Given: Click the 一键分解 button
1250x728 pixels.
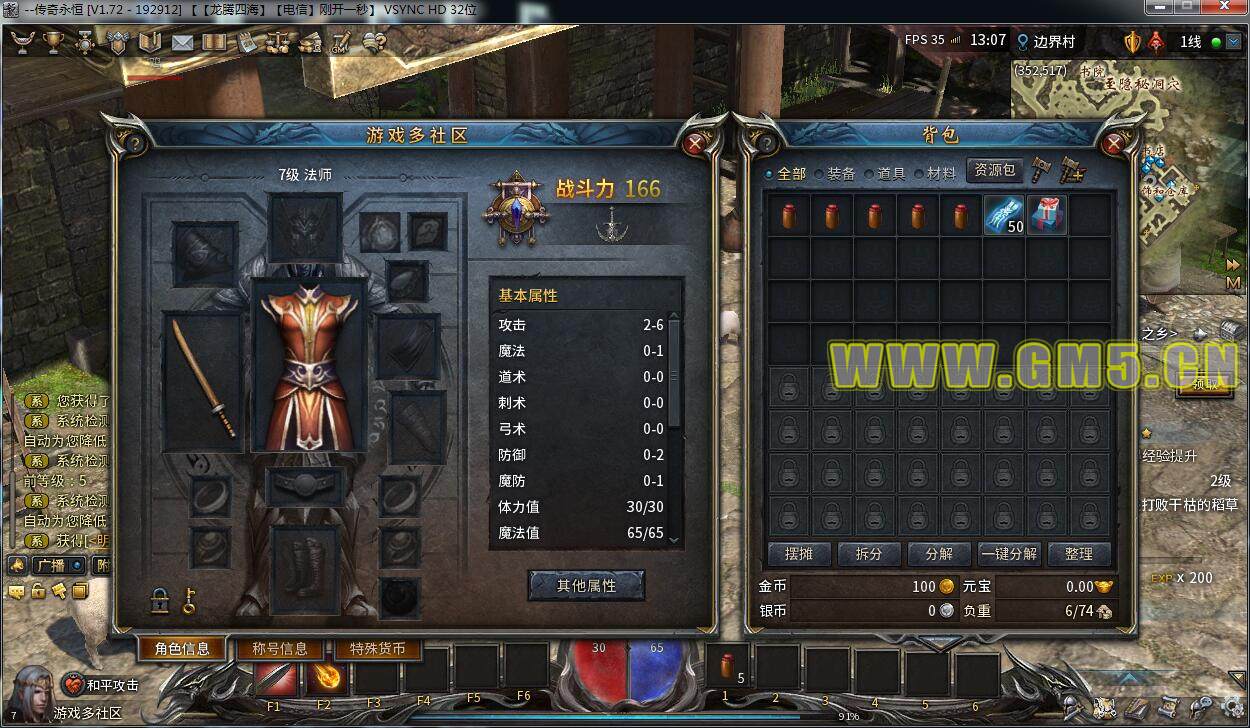Looking at the screenshot, I should (1009, 554).
